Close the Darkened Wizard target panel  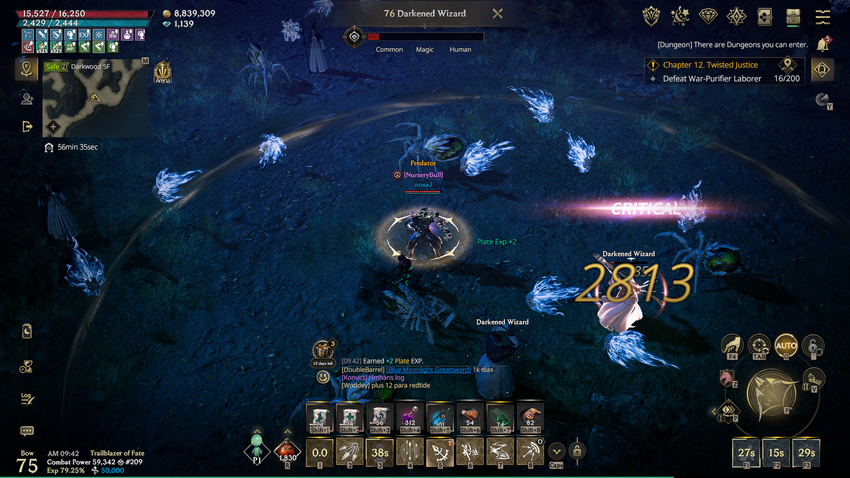(x=497, y=14)
